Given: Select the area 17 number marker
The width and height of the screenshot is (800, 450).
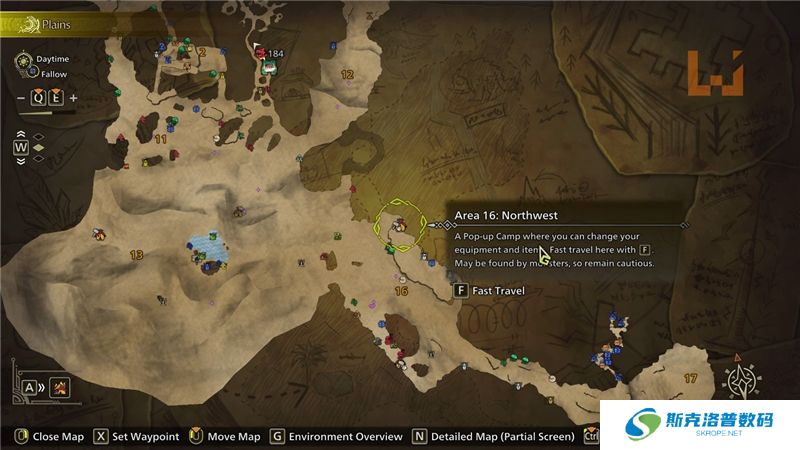Looking at the screenshot, I should point(690,378).
